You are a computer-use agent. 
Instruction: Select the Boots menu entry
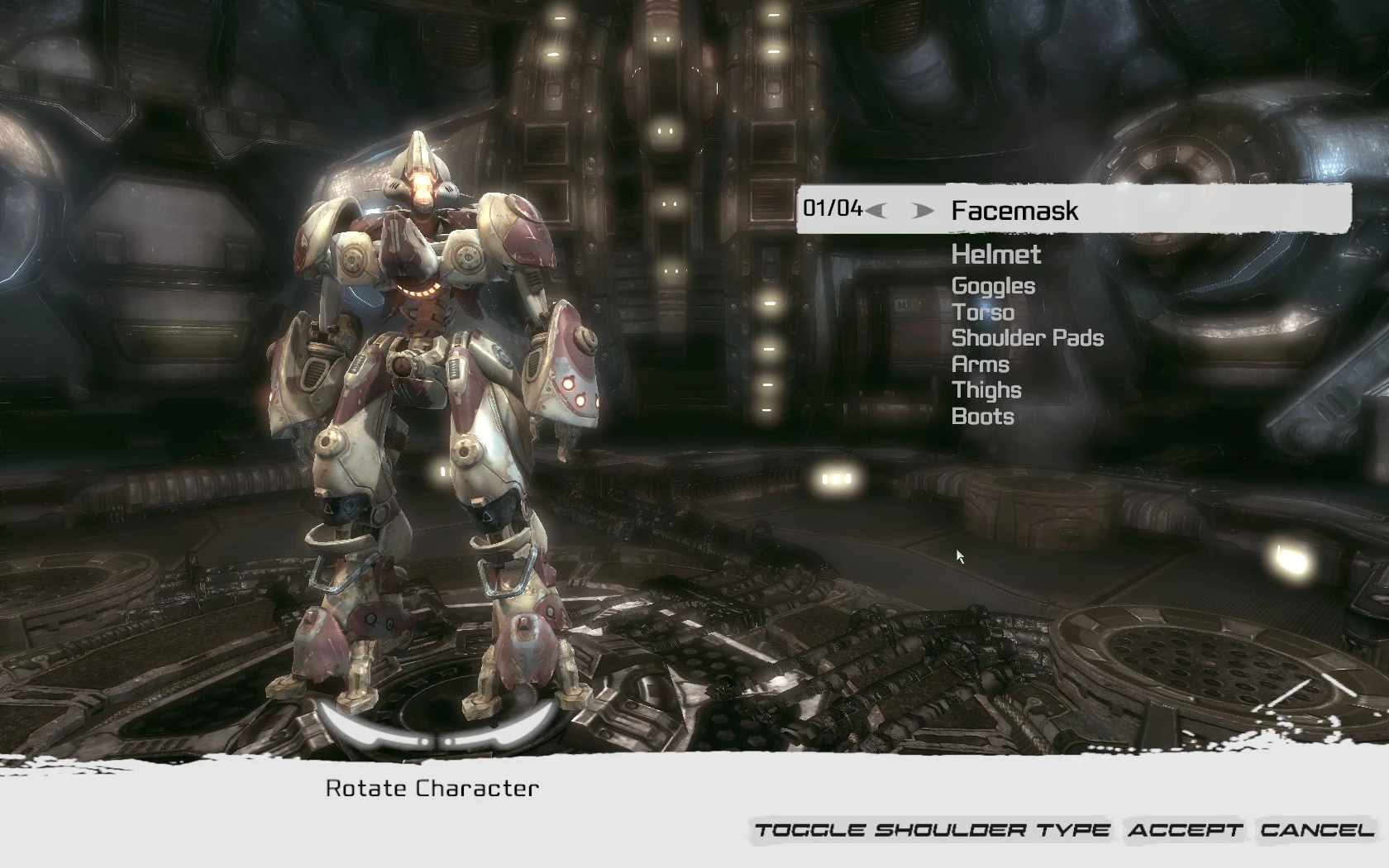(x=983, y=417)
